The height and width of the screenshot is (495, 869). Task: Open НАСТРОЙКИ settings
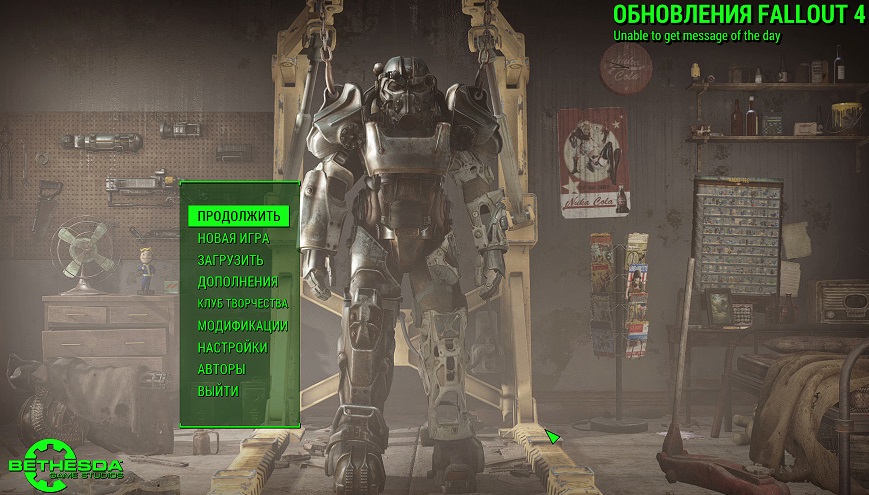click(232, 347)
